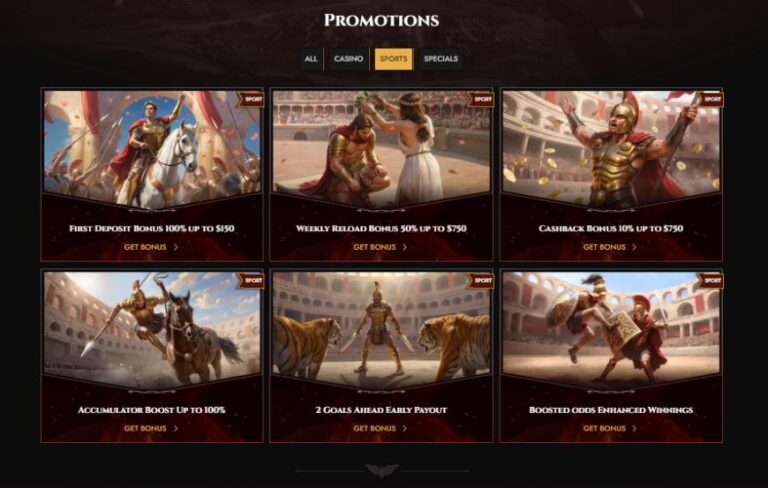Viewport: 768px width, 488px height.
Task: Get bonus for Weekly Reload Bonus 50%
Action: (x=380, y=247)
